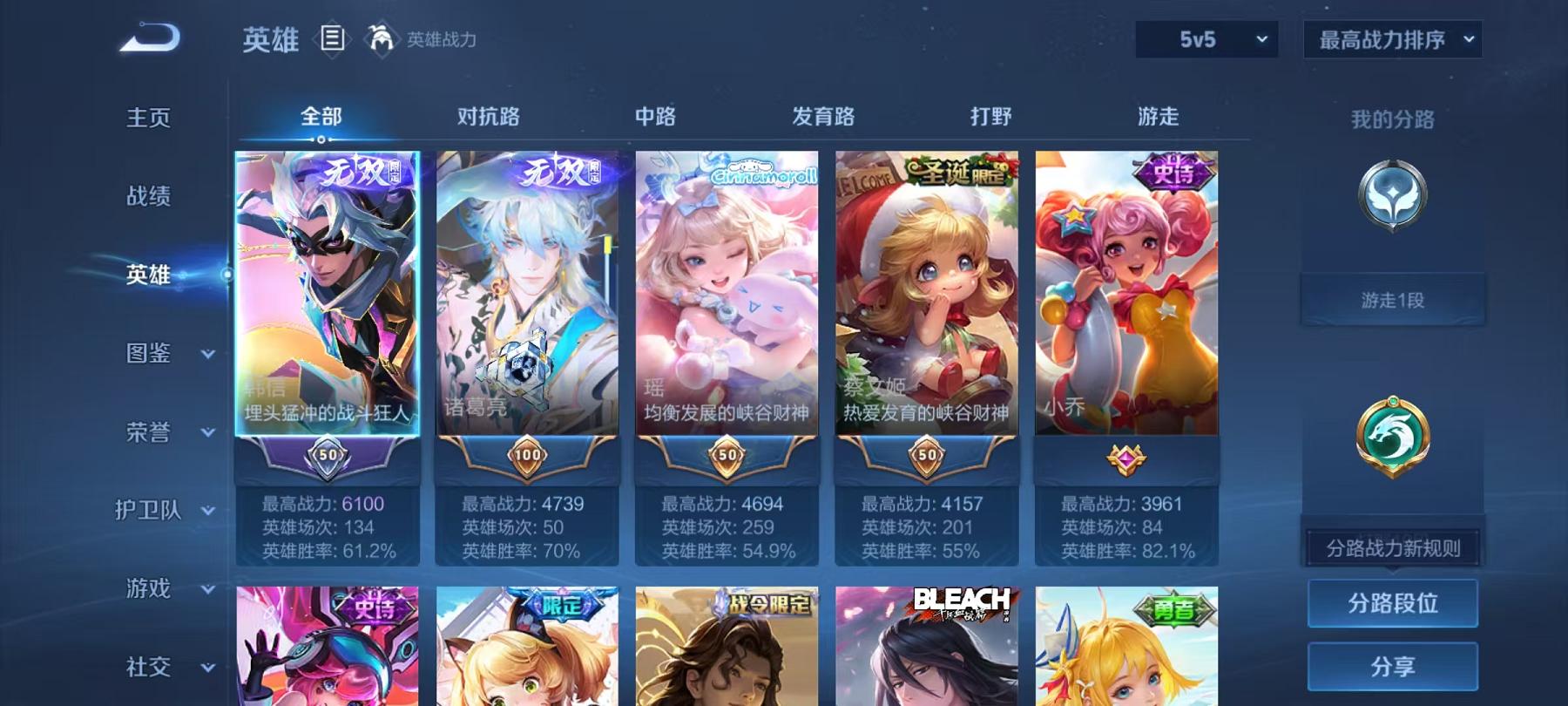This screenshot has width=1568, height=706.
Task: Click the jade dragon rank emblem on right panel
Action: (x=1391, y=438)
